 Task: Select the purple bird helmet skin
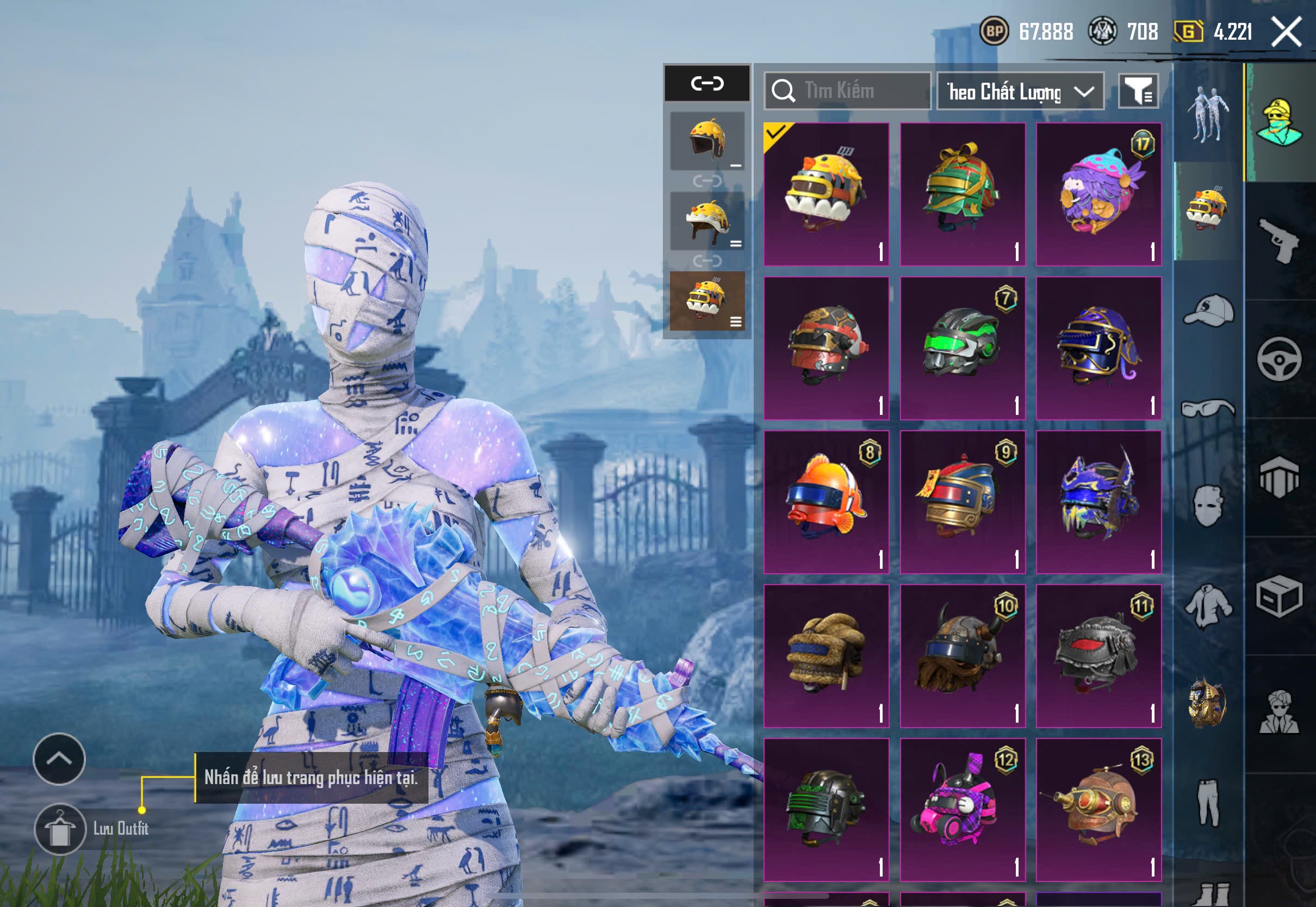point(1098,194)
